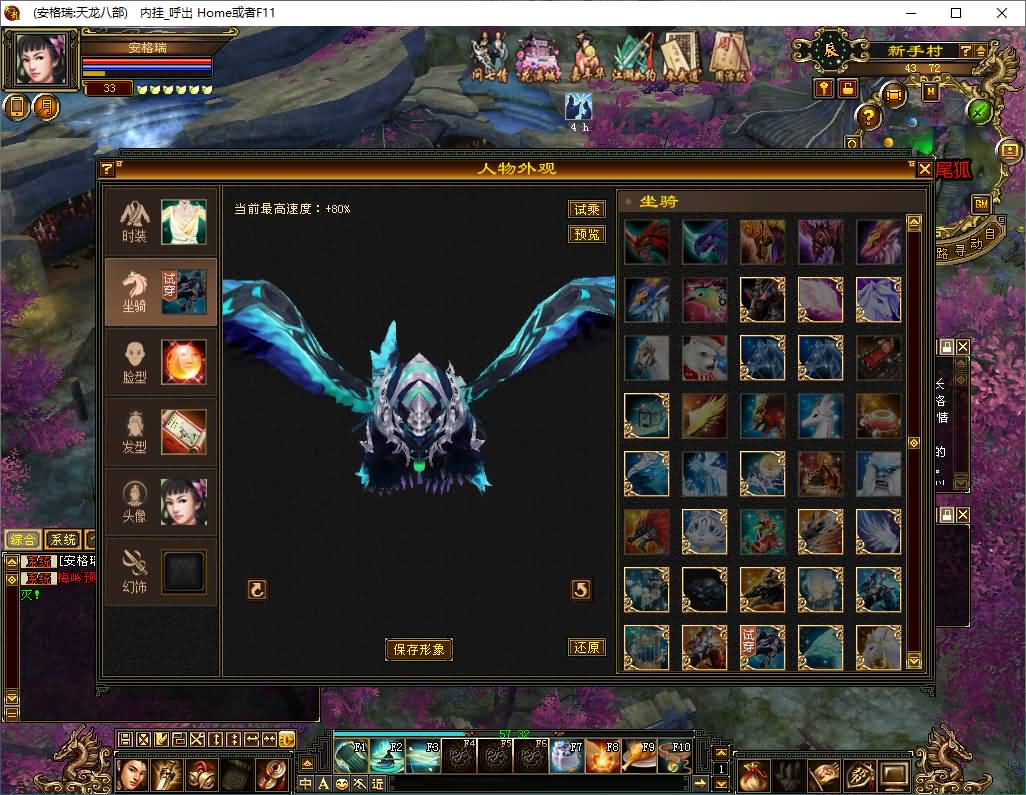
Task: Click the 预览 preview button
Action: pyautogui.click(x=587, y=234)
